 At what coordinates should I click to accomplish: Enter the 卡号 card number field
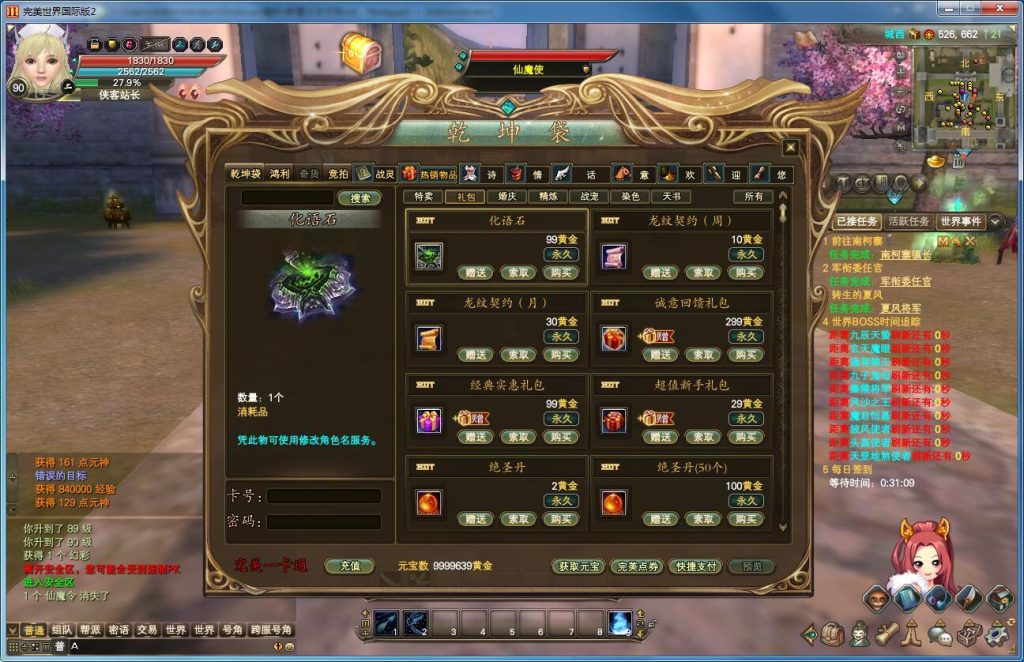pyautogui.click(x=323, y=496)
